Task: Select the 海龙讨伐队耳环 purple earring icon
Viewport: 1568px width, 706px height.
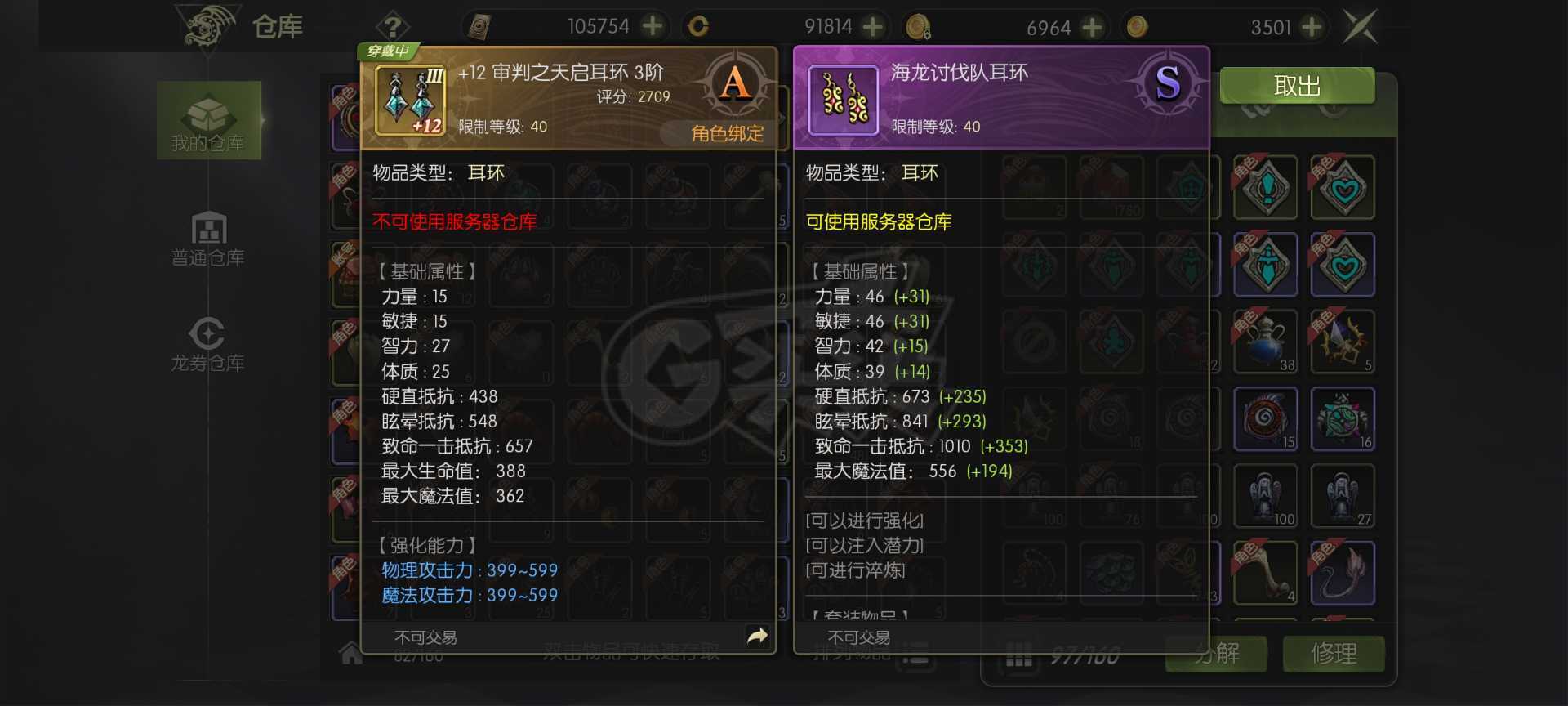Action: pos(841,100)
